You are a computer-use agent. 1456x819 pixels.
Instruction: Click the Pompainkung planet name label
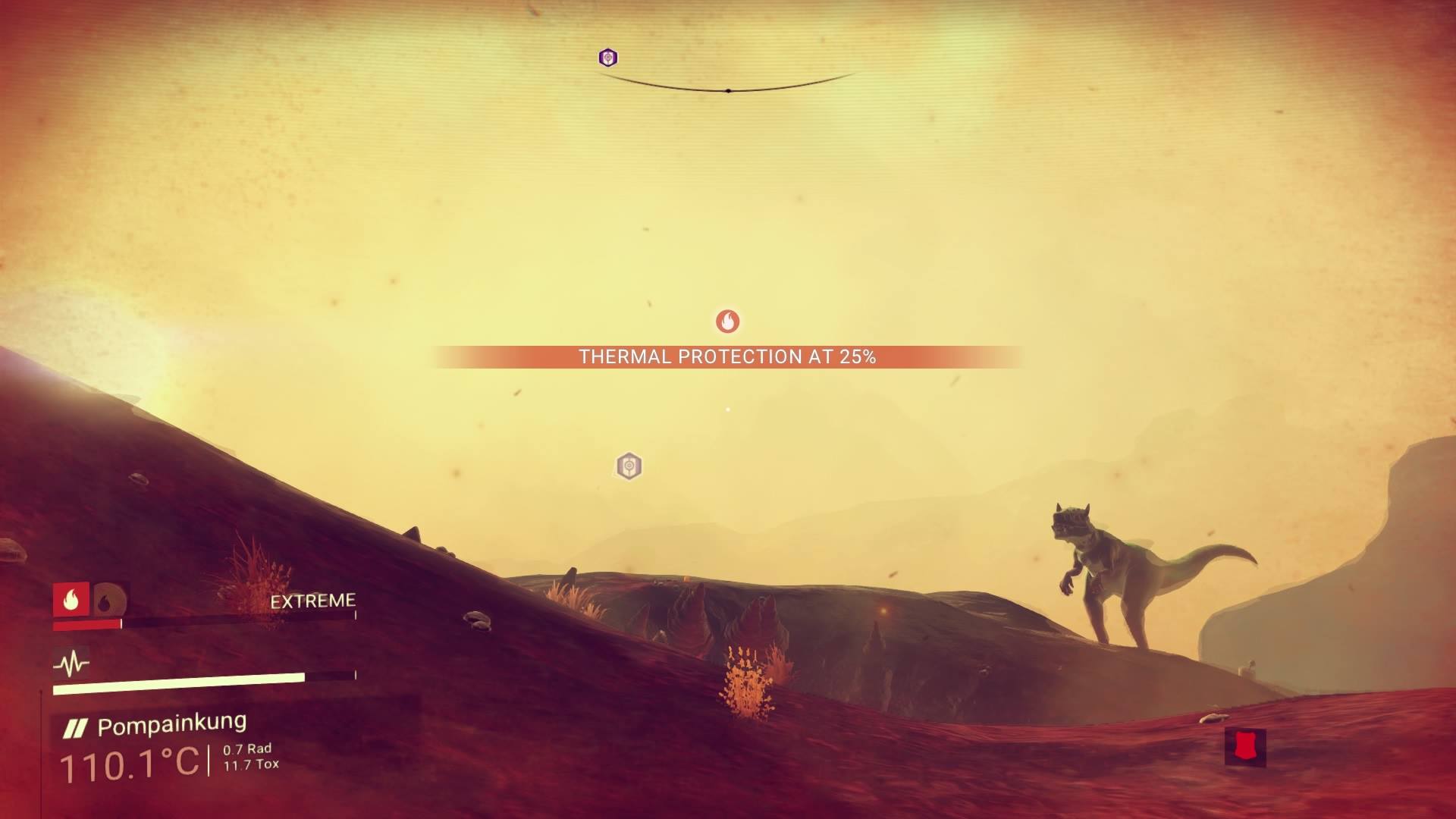click(171, 725)
